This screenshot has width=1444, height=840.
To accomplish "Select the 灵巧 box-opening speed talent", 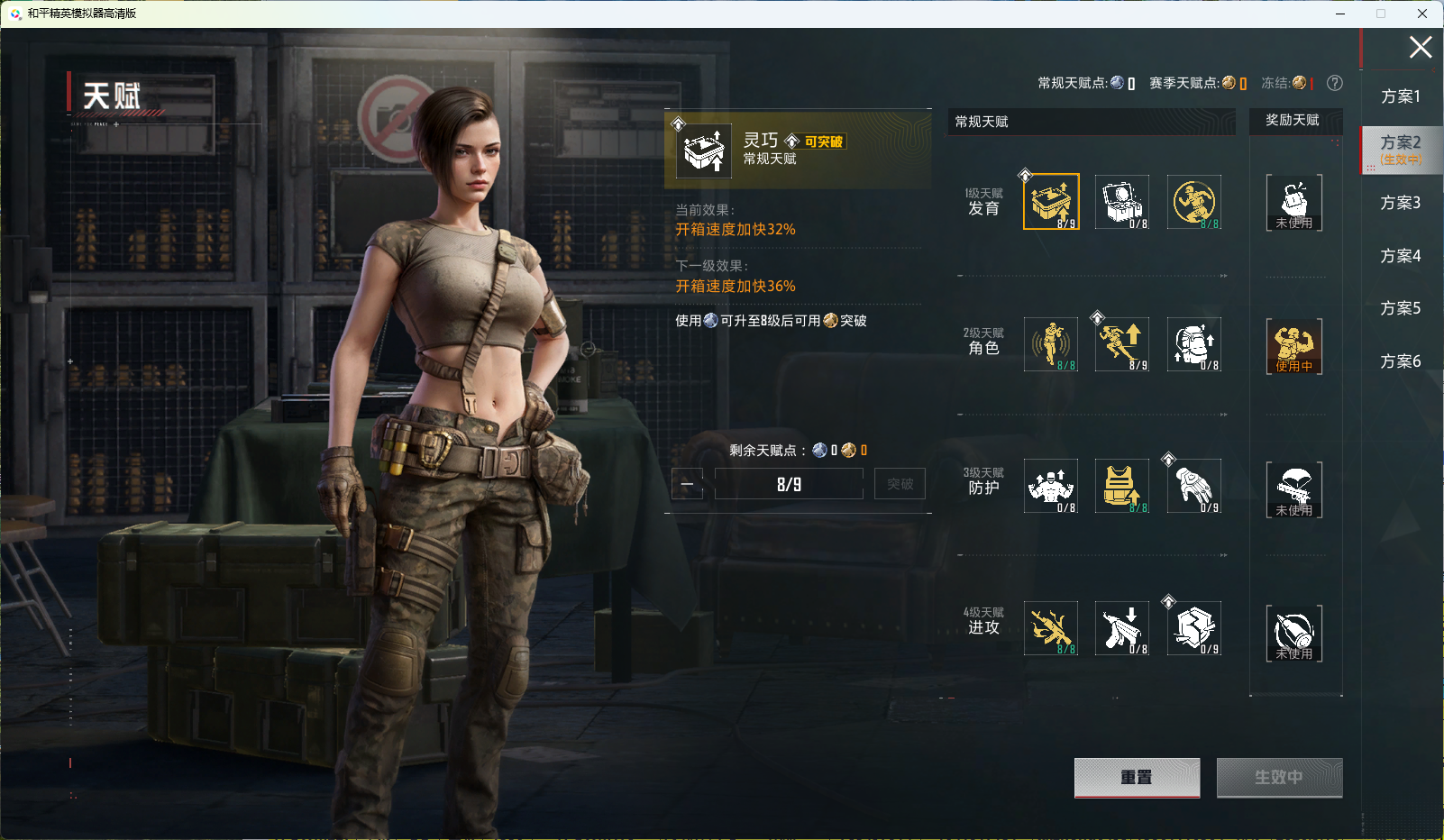I will pos(1049,201).
